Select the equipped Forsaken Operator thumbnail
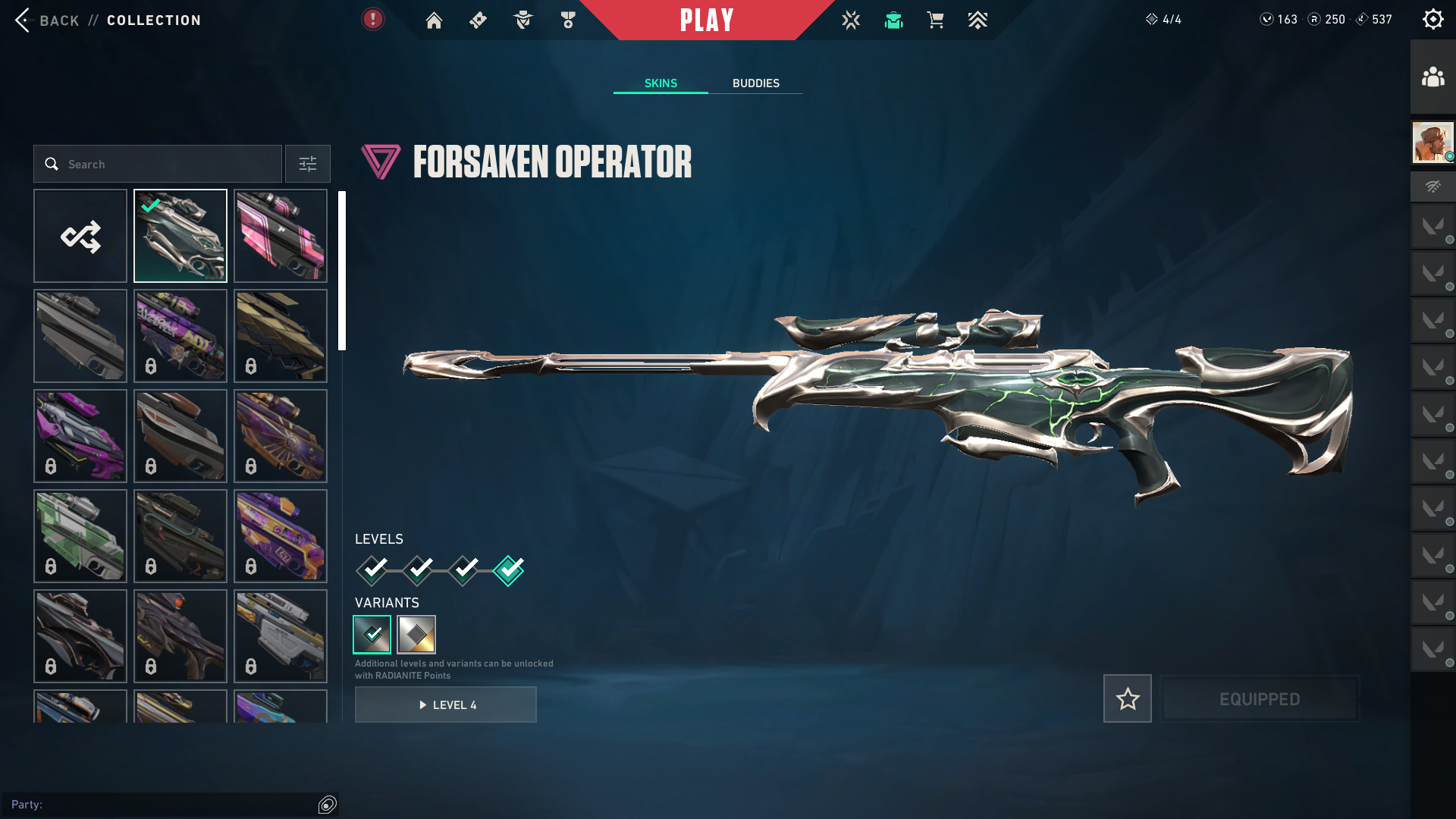 point(180,236)
